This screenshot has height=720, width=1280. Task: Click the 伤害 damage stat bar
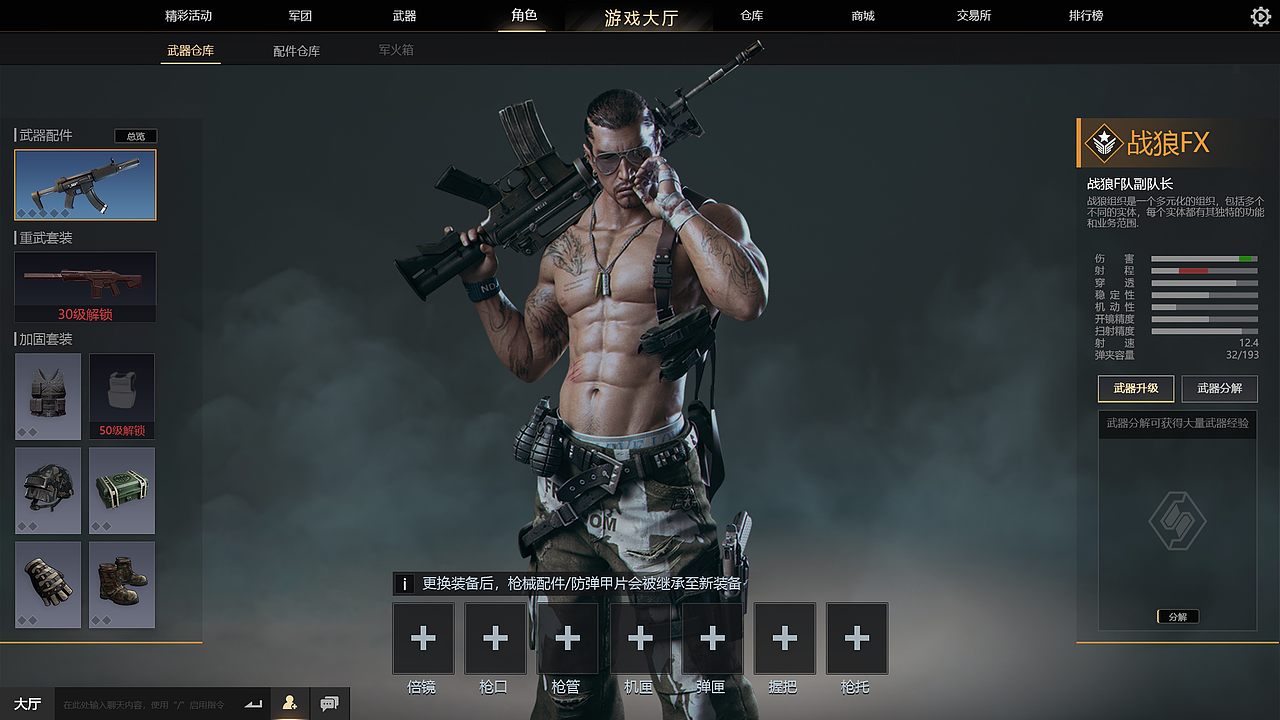click(1203, 258)
